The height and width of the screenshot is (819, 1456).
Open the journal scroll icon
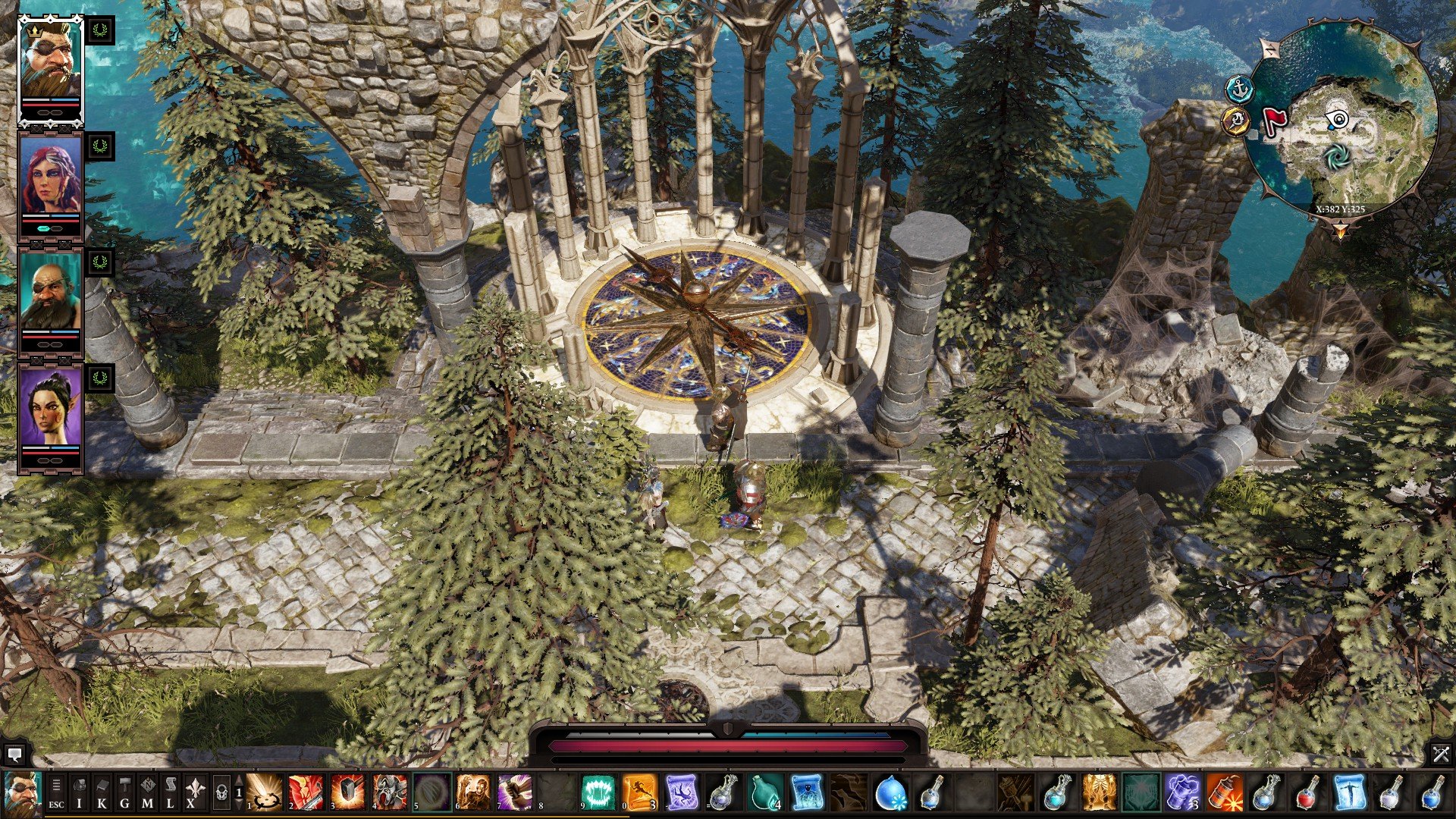click(x=170, y=792)
